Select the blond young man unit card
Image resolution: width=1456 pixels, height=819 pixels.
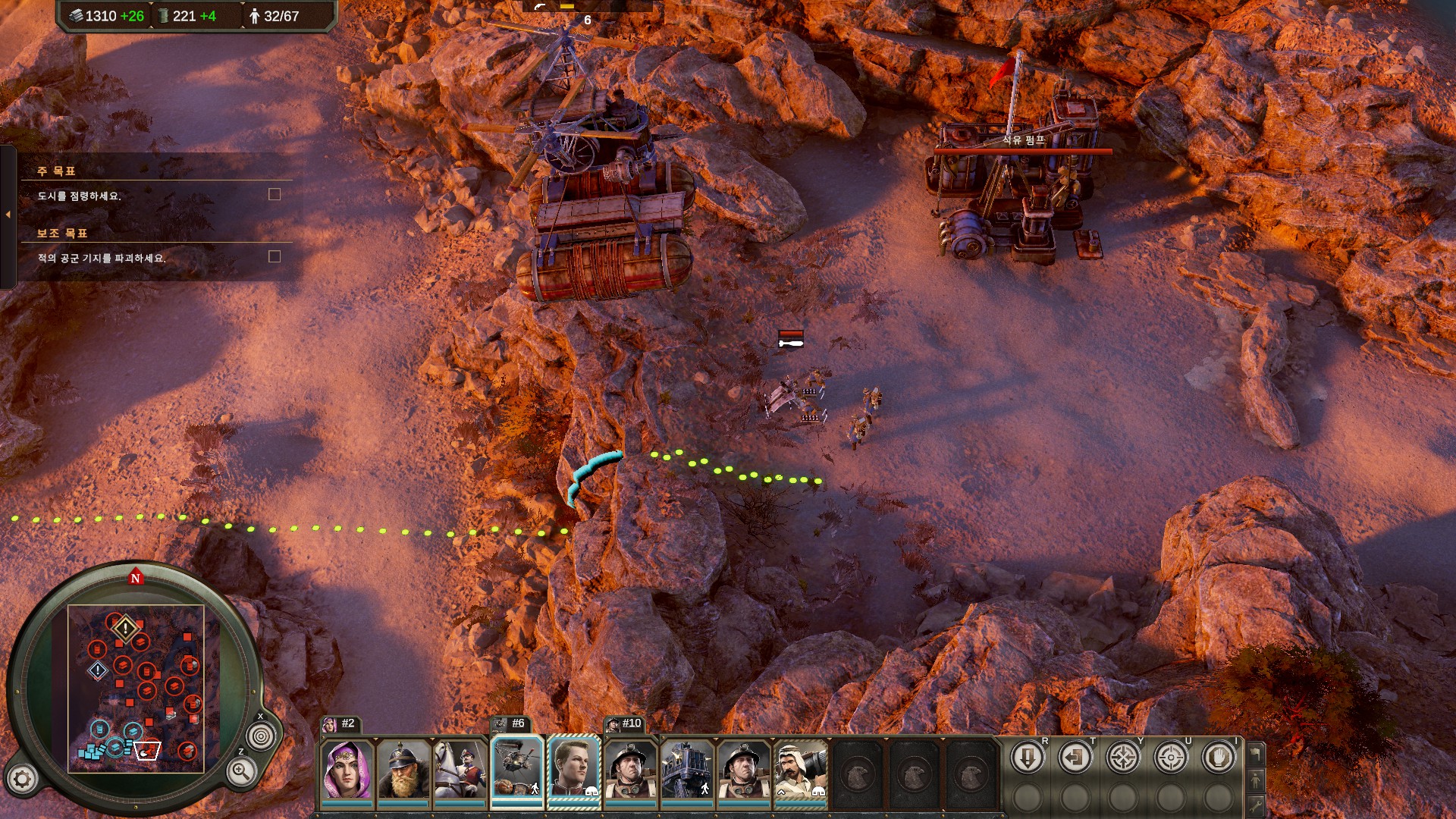574,769
